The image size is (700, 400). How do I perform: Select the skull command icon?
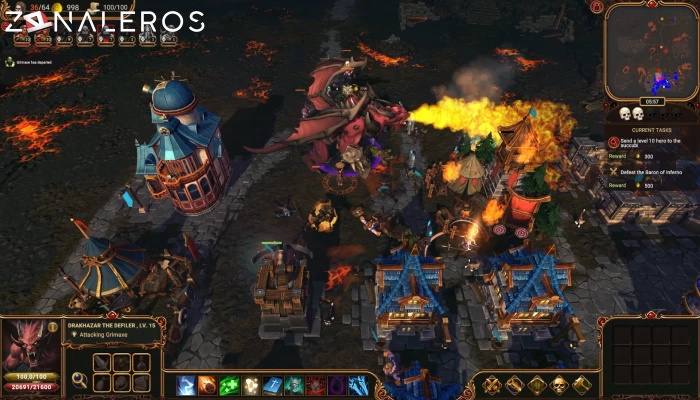point(560,384)
